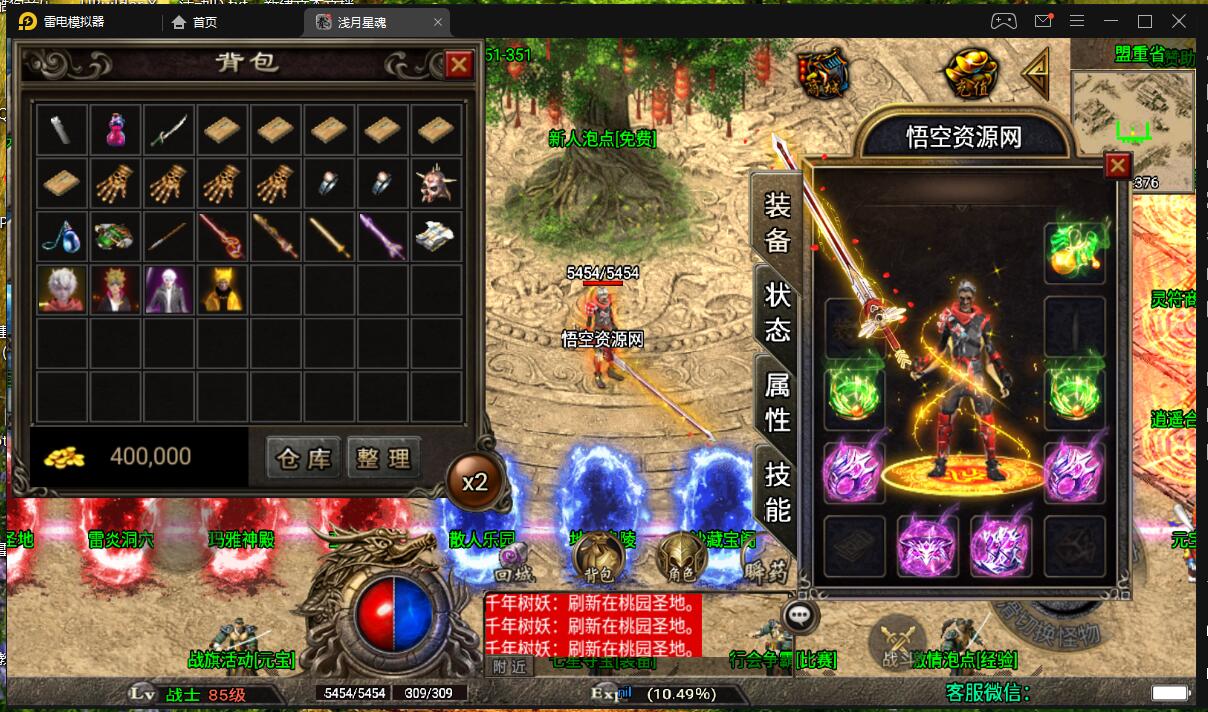
Task: Open the warehouse (仓库) from the backpack
Action: click(x=303, y=458)
